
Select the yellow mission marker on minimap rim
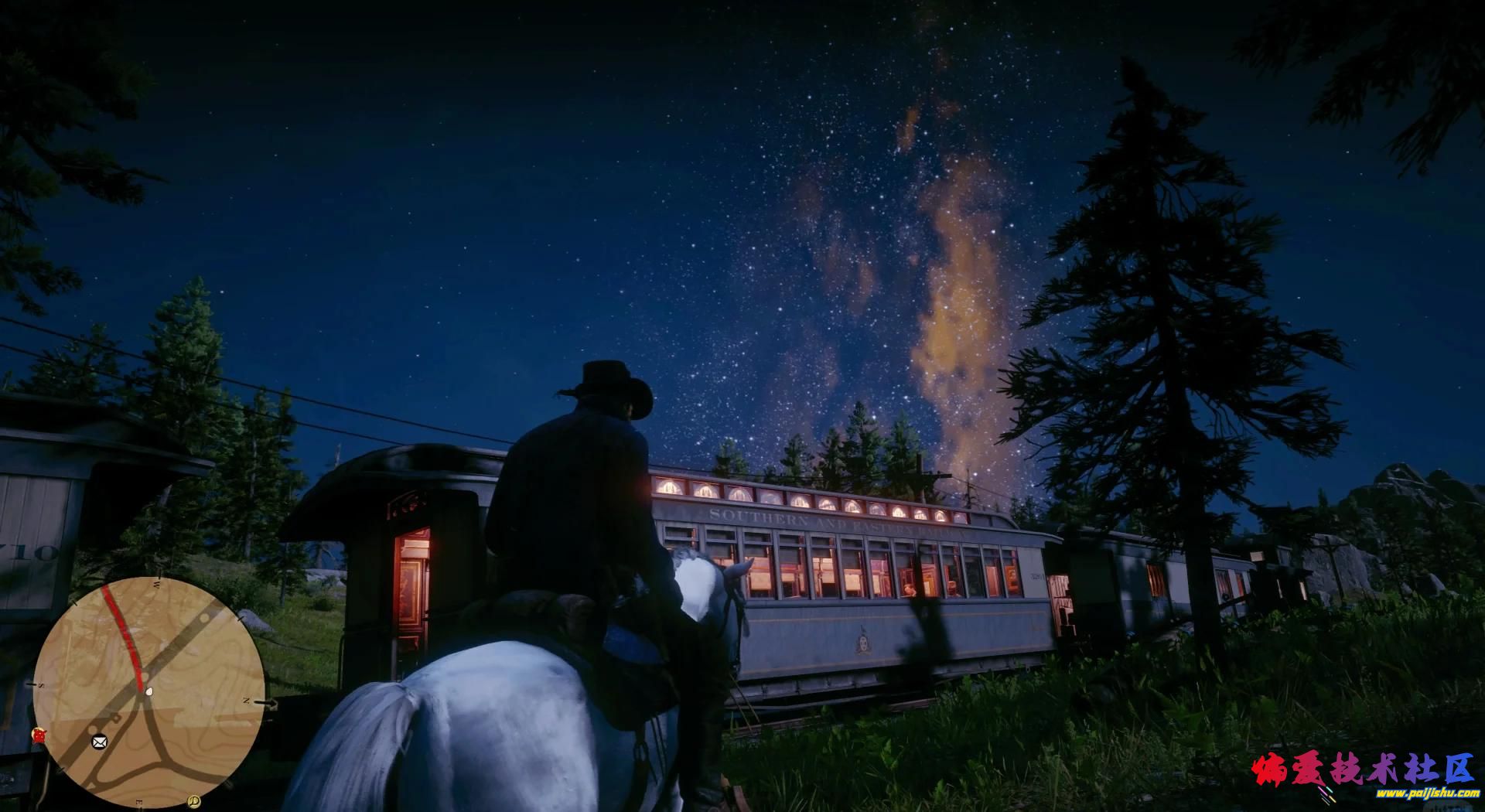(x=193, y=801)
